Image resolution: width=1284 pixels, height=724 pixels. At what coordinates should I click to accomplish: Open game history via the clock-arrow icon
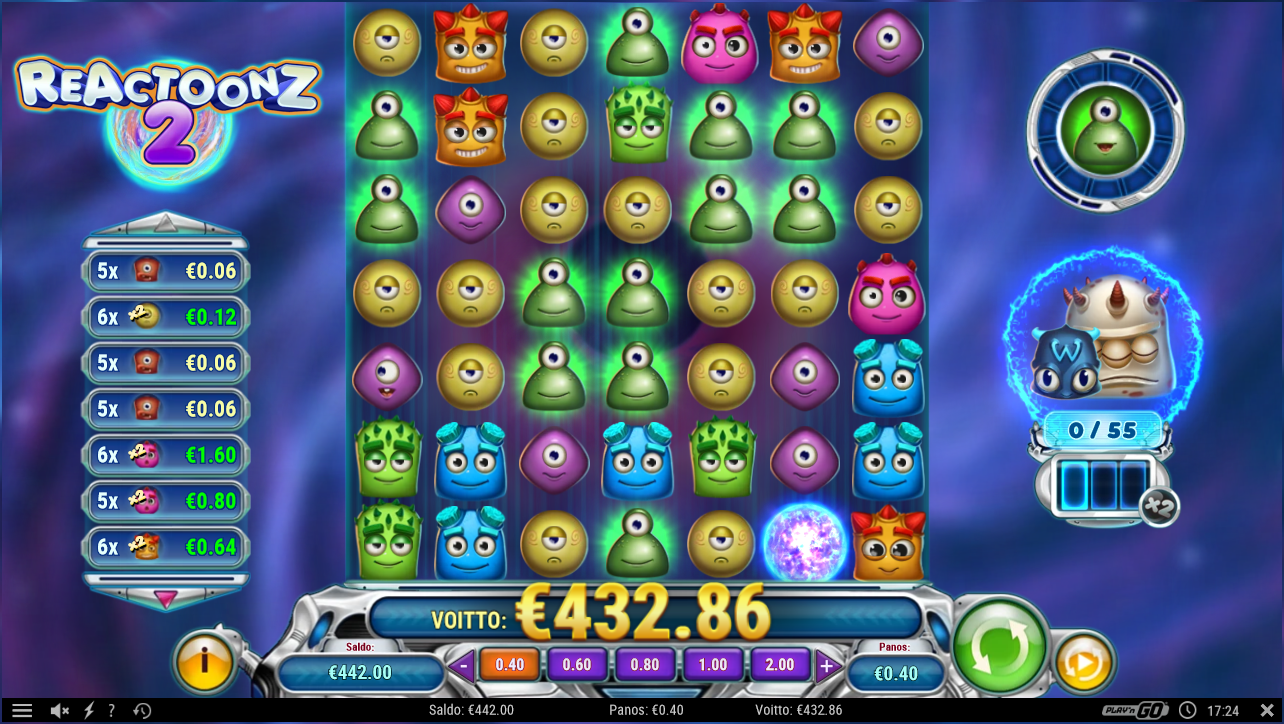coord(141,710)
